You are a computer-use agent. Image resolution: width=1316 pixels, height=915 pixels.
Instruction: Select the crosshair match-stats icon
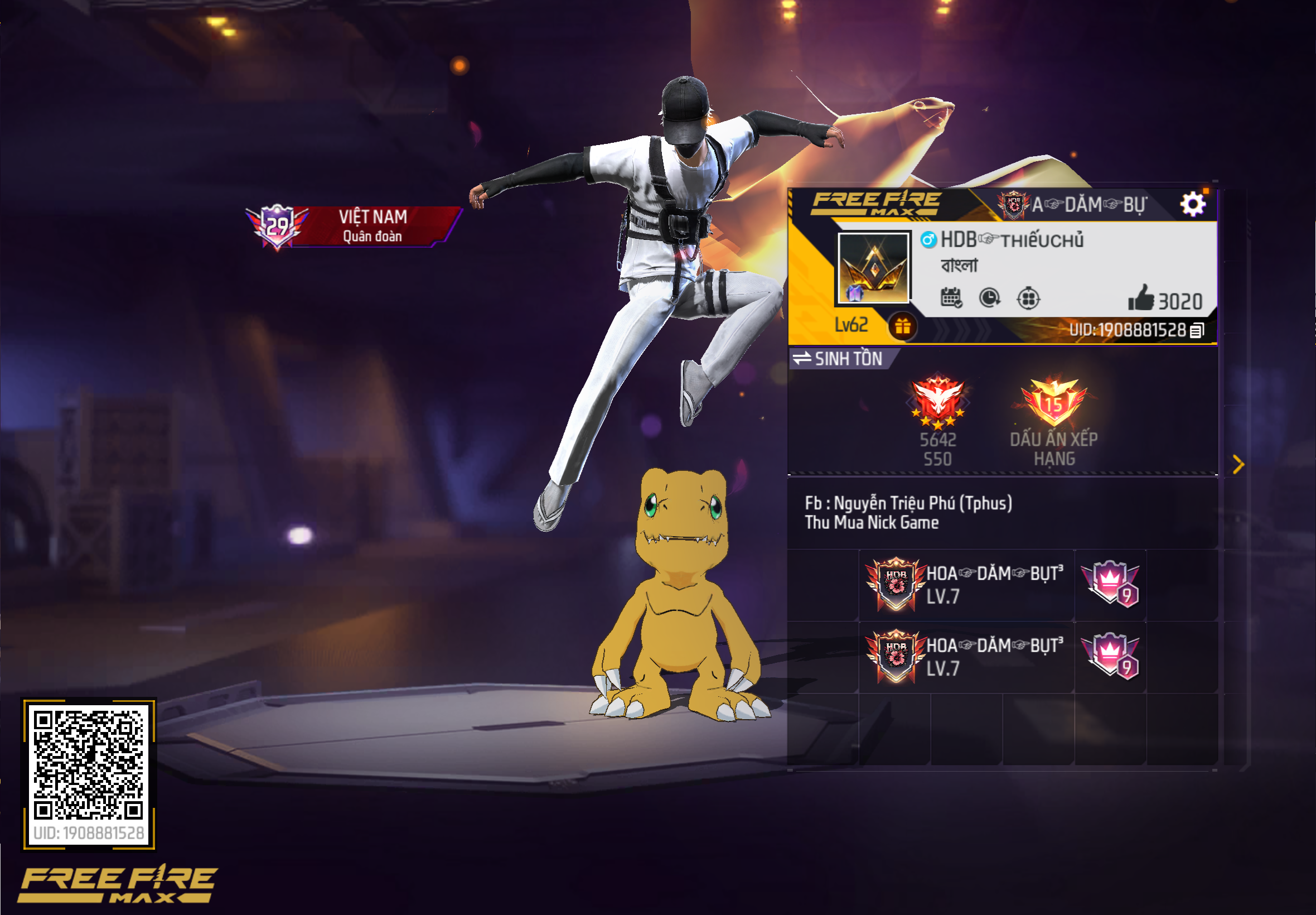tap(1028, 298)
